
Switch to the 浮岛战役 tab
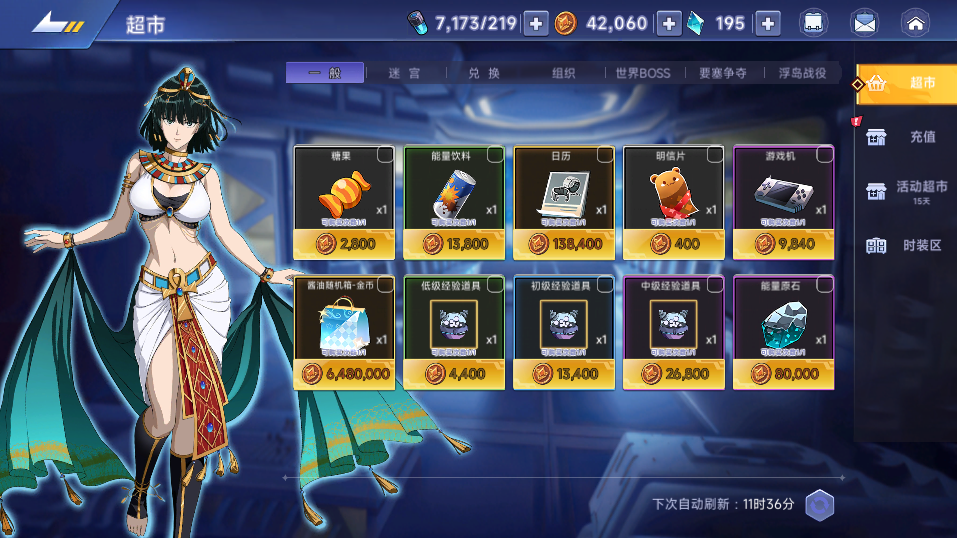point(802,73)
